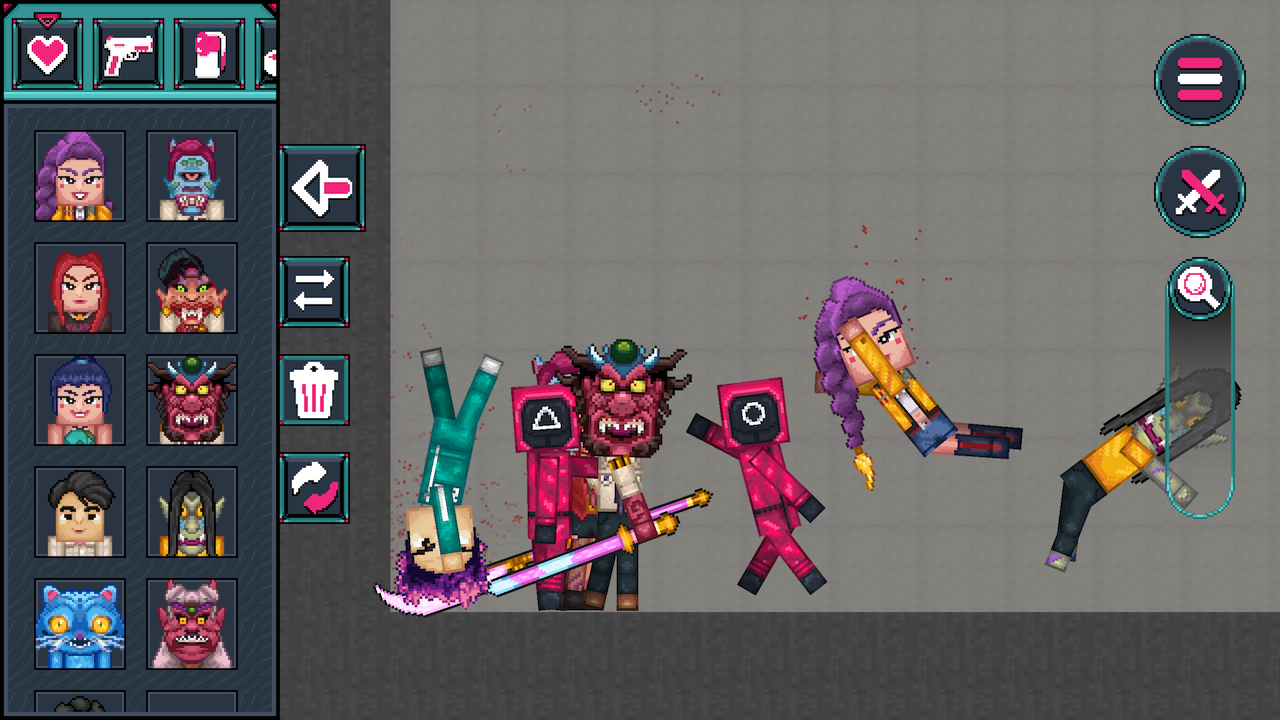Select the purple-haired woman character
1280x720 pixels.
tap(79, 177)
